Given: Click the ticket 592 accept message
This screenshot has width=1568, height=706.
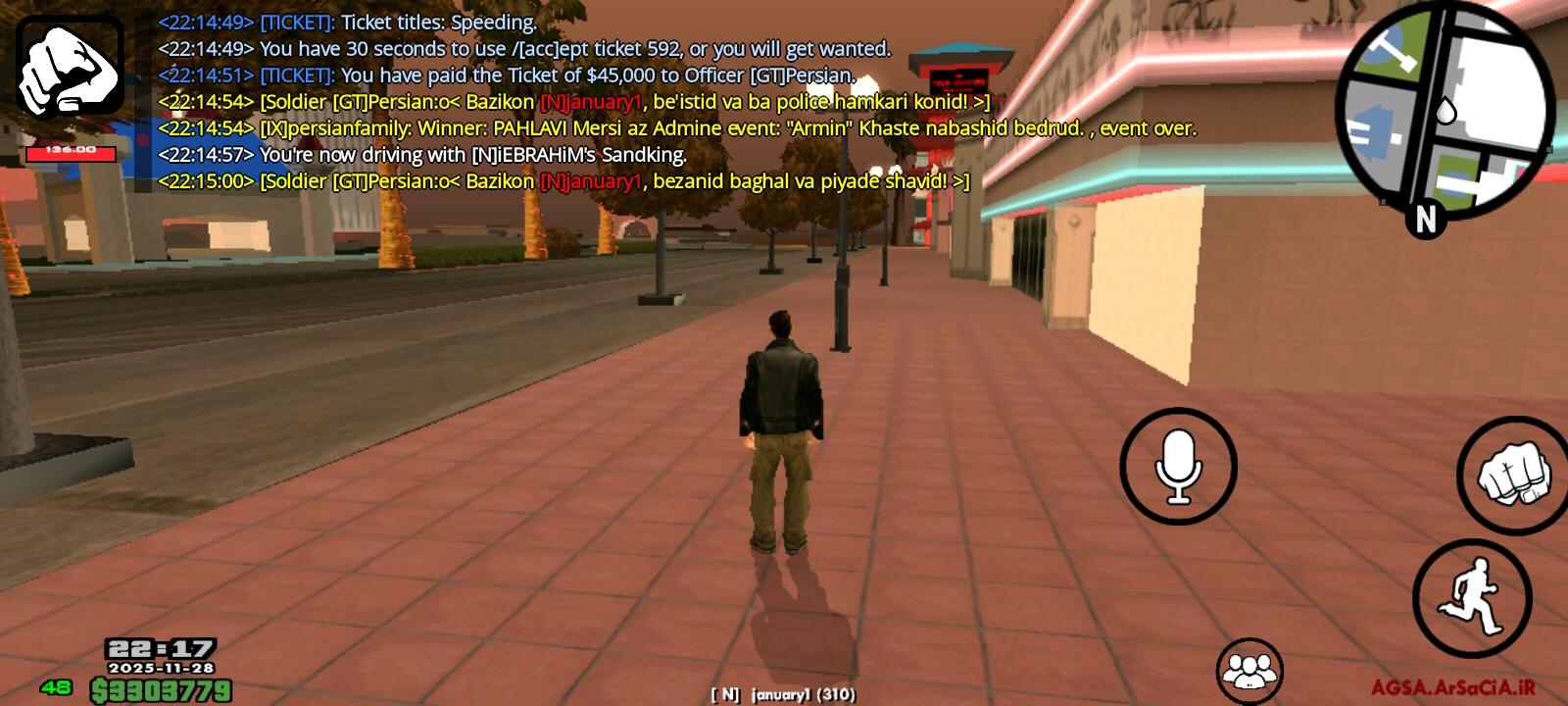Looking at the screenshot, I should 524,47.
